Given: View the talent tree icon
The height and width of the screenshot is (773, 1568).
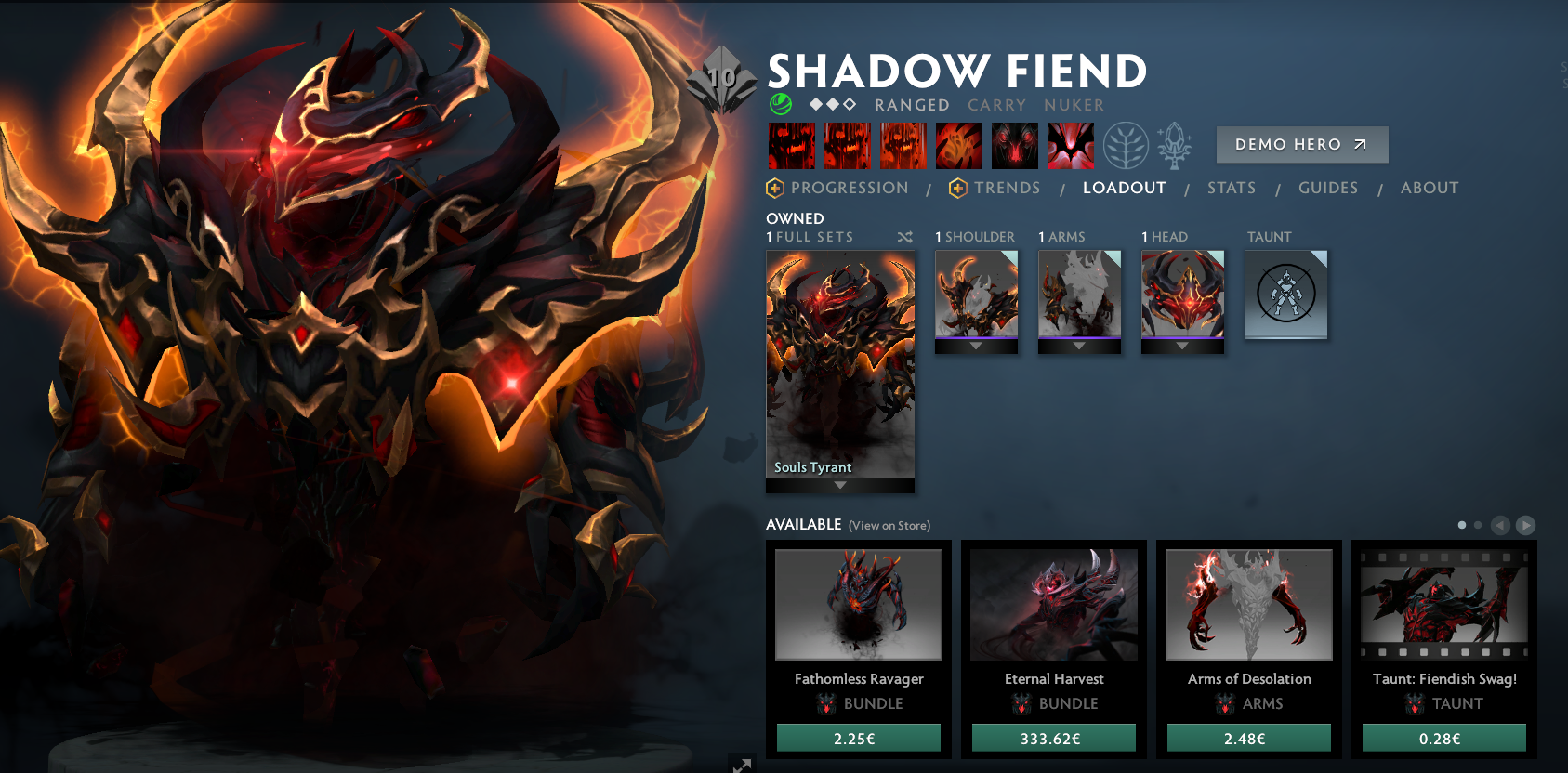Looking at the screenshot, I should point(1127,146).
